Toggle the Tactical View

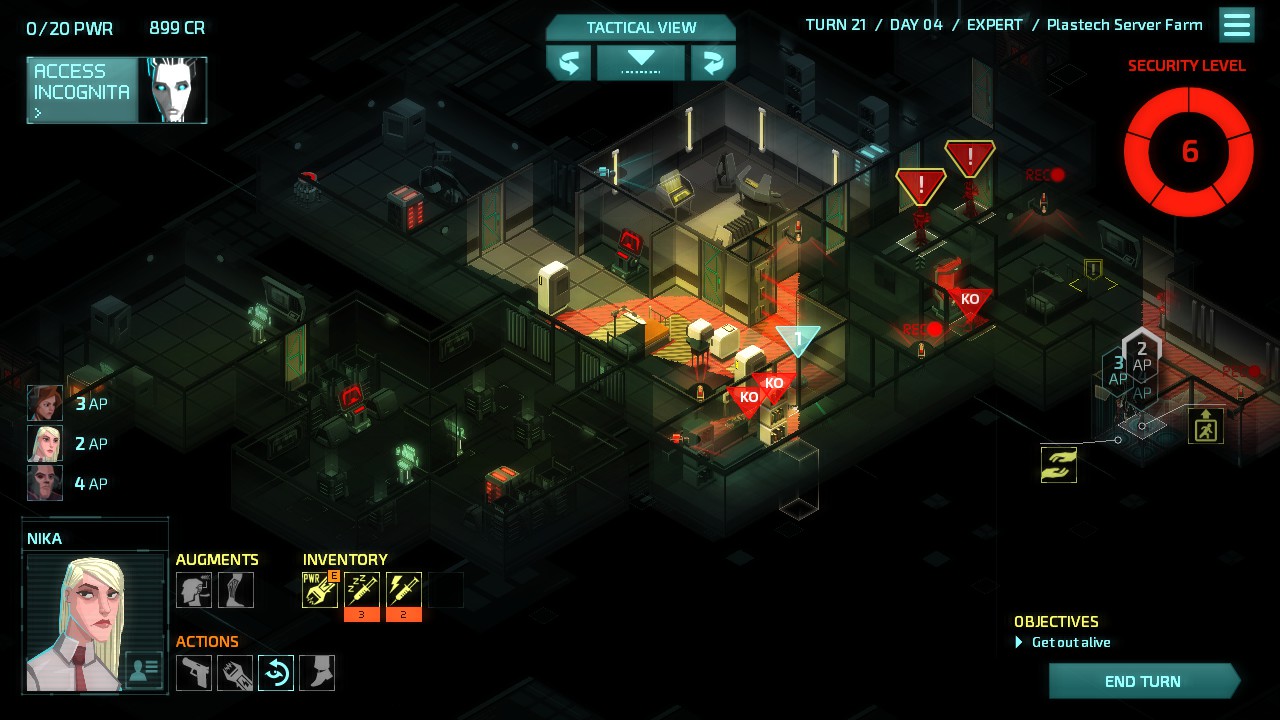coord(640,28)
